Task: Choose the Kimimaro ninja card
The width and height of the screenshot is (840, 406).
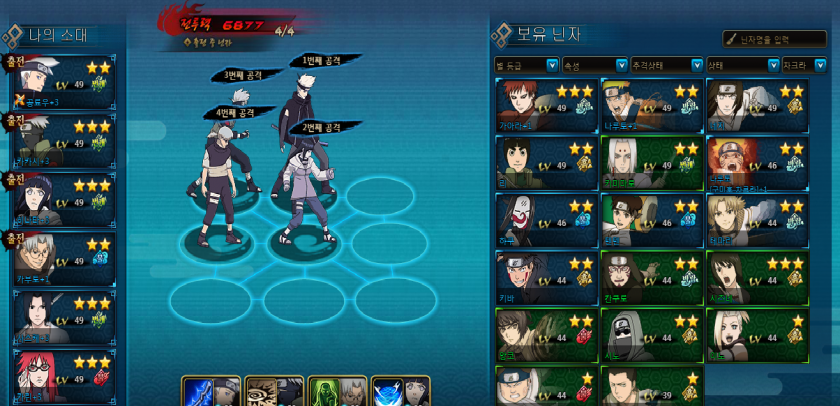Action: 651,162
